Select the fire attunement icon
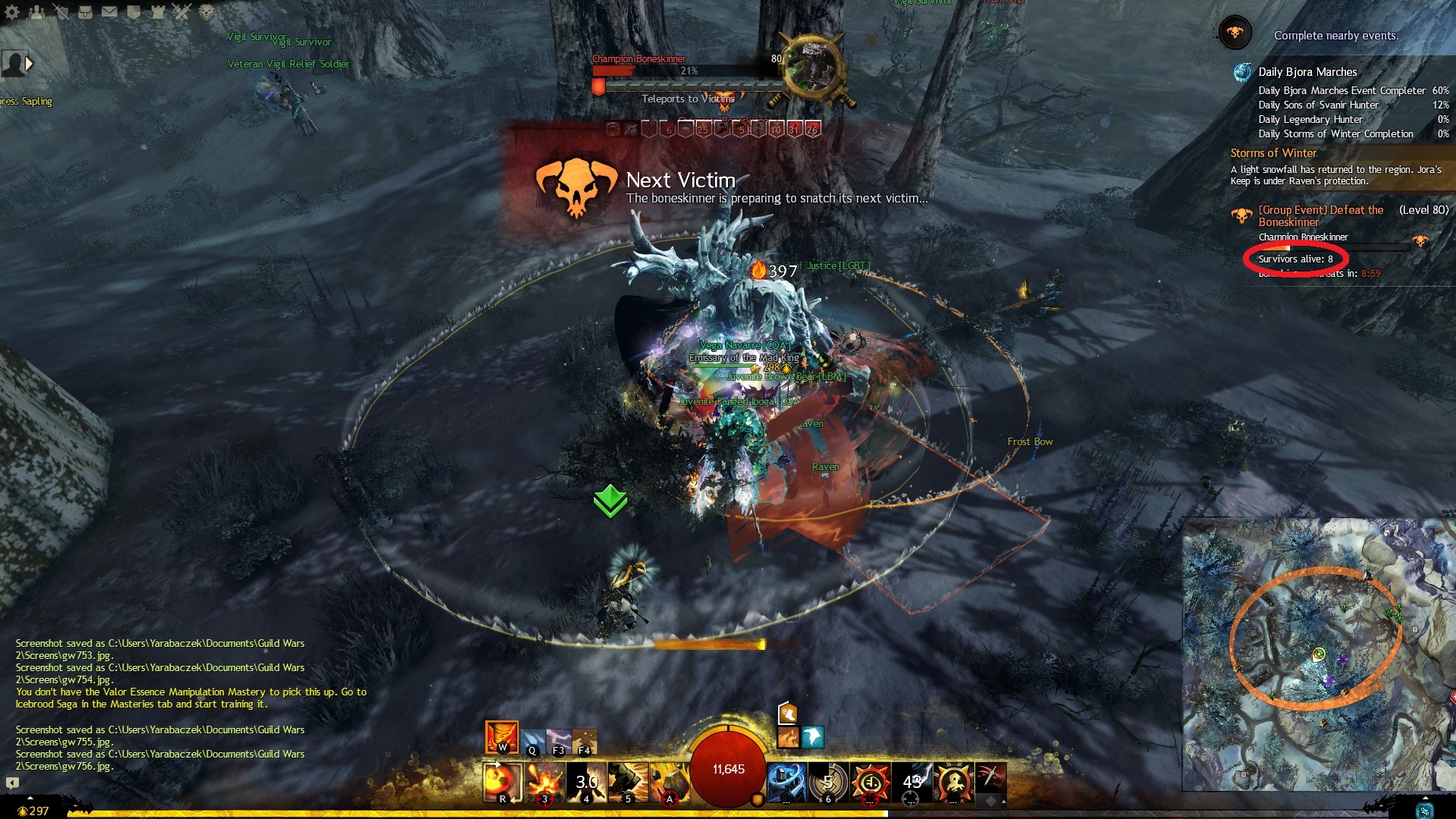This screenshot has width=1456, height=819. [501, 736]
